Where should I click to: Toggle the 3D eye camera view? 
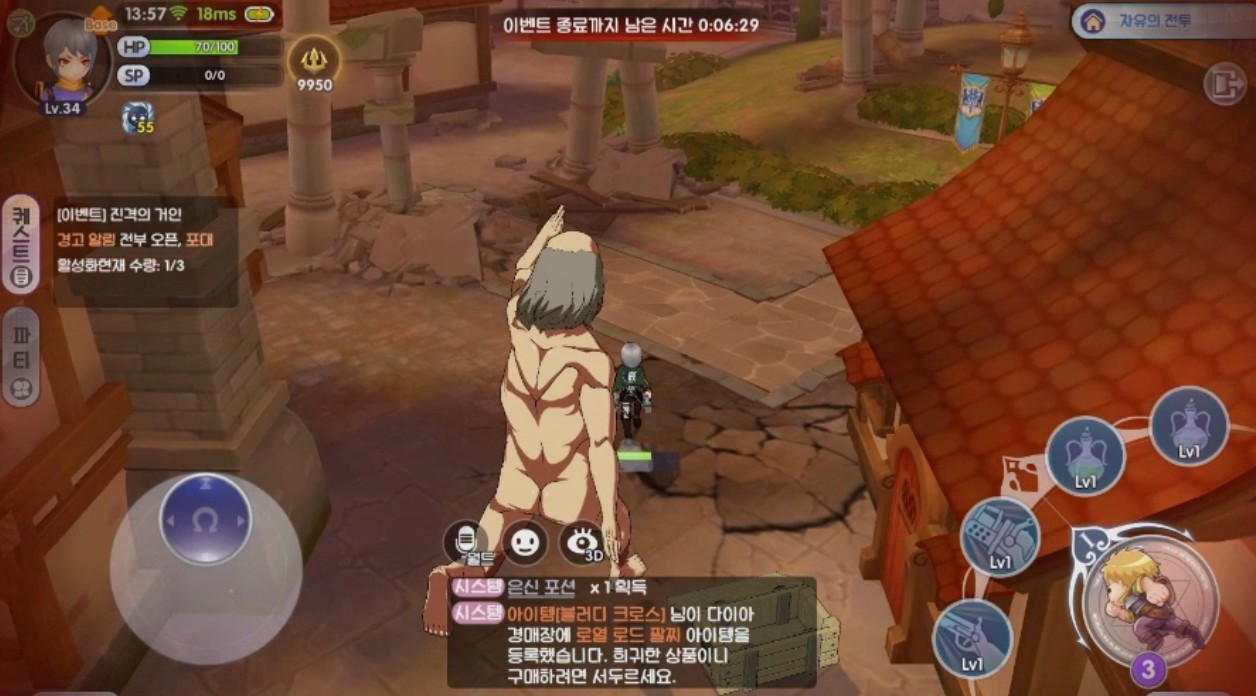(583, 543)
